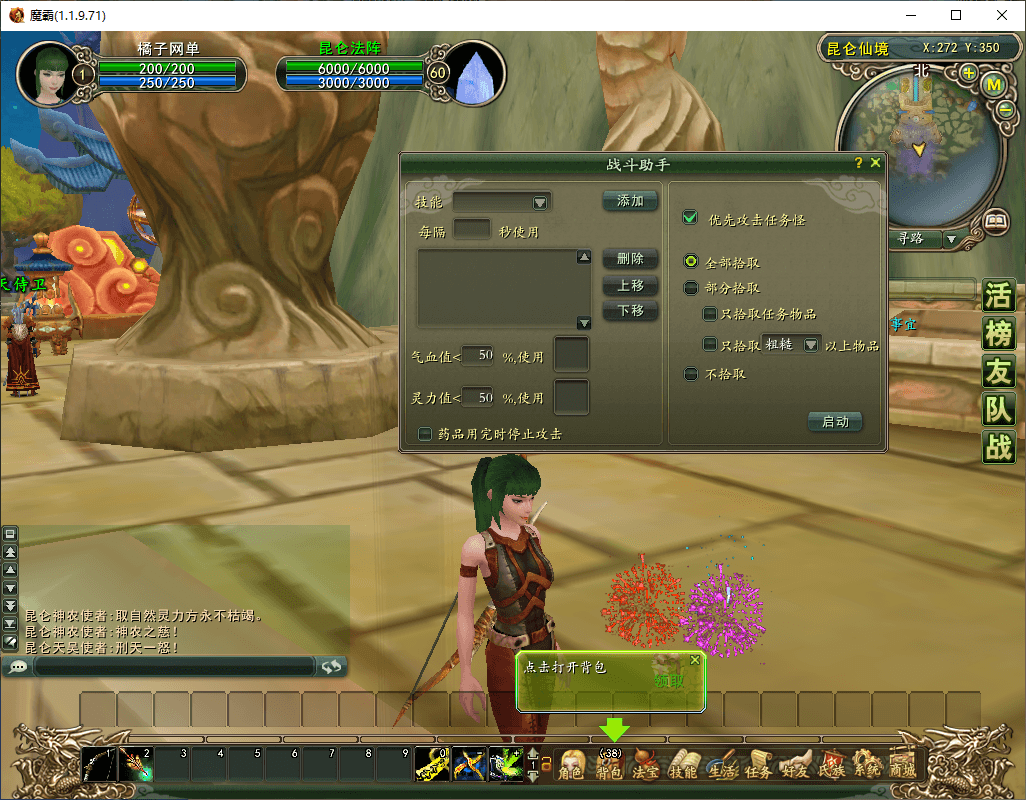Open the 角色 character panel
The width and height of the screenshot is (1026, 800).
click(571, 768)
